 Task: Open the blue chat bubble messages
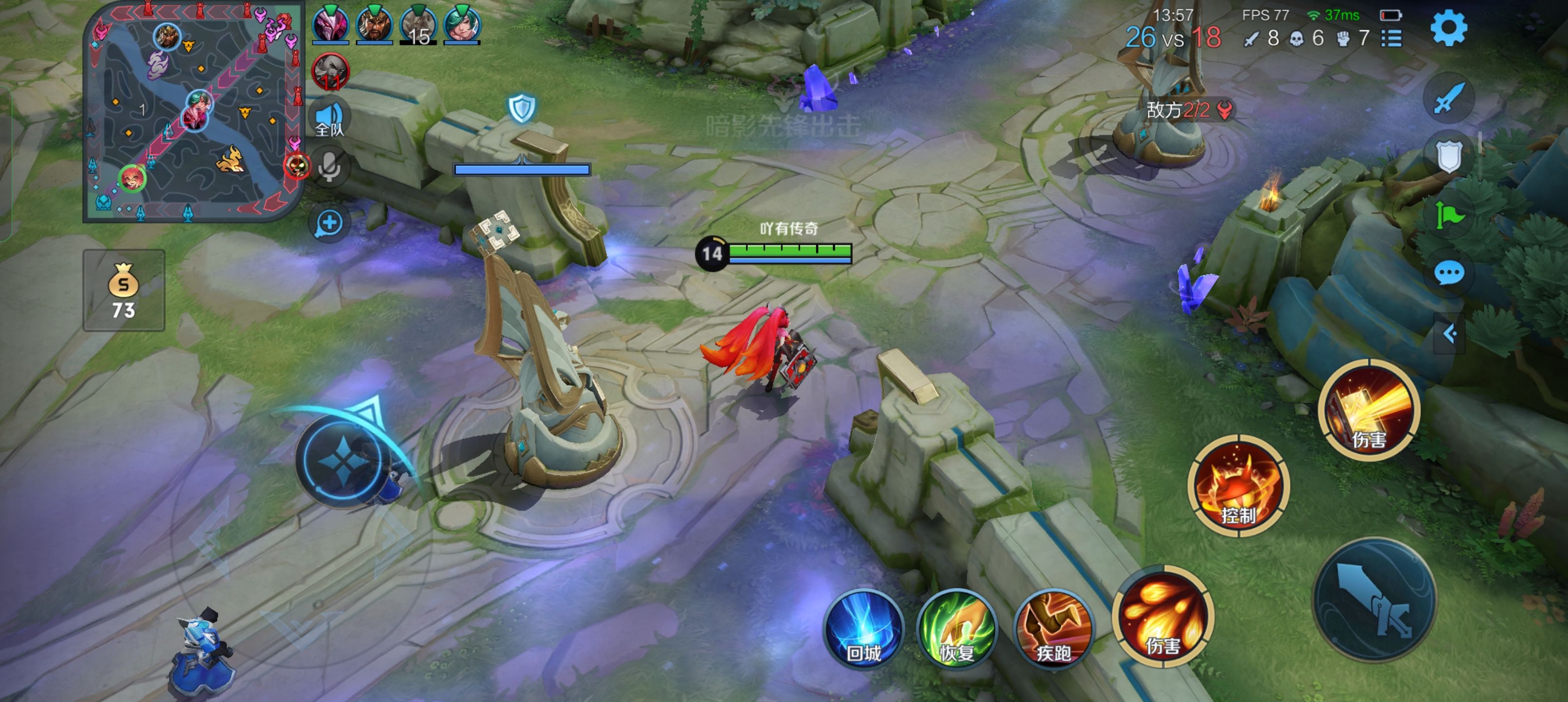(x=1449, y=272)
